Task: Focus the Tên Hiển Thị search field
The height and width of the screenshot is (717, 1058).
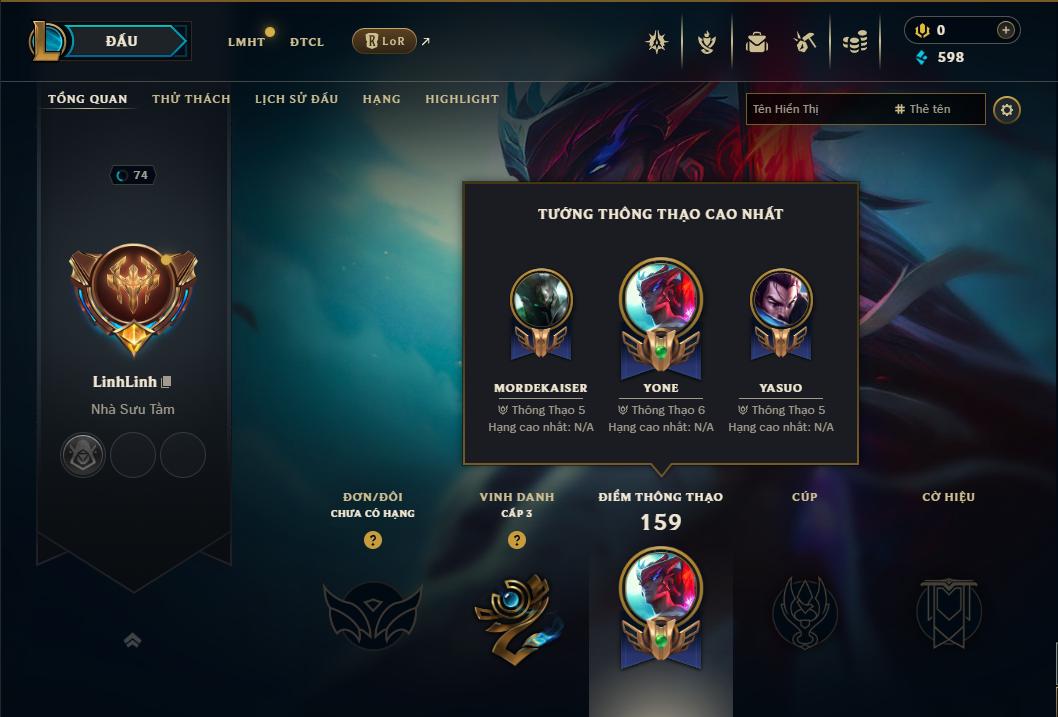Action: tap(815, 109)
